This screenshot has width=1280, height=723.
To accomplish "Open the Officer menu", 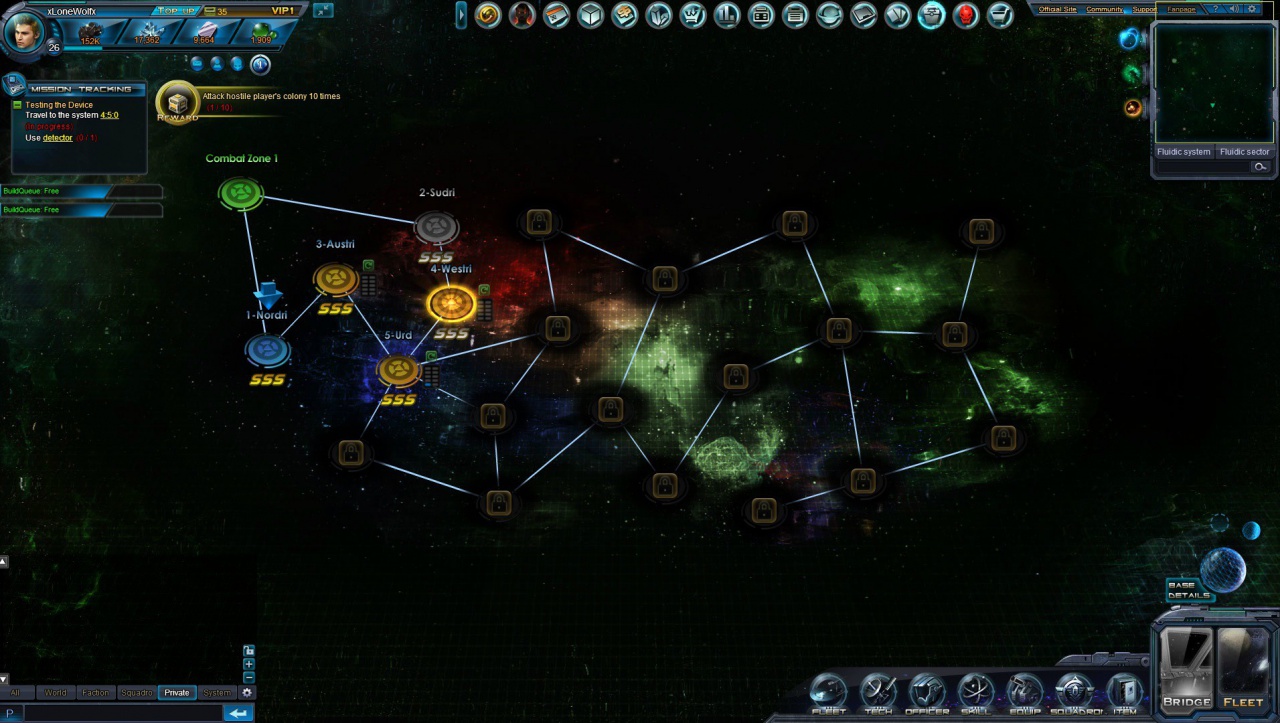I will (927, 693).
